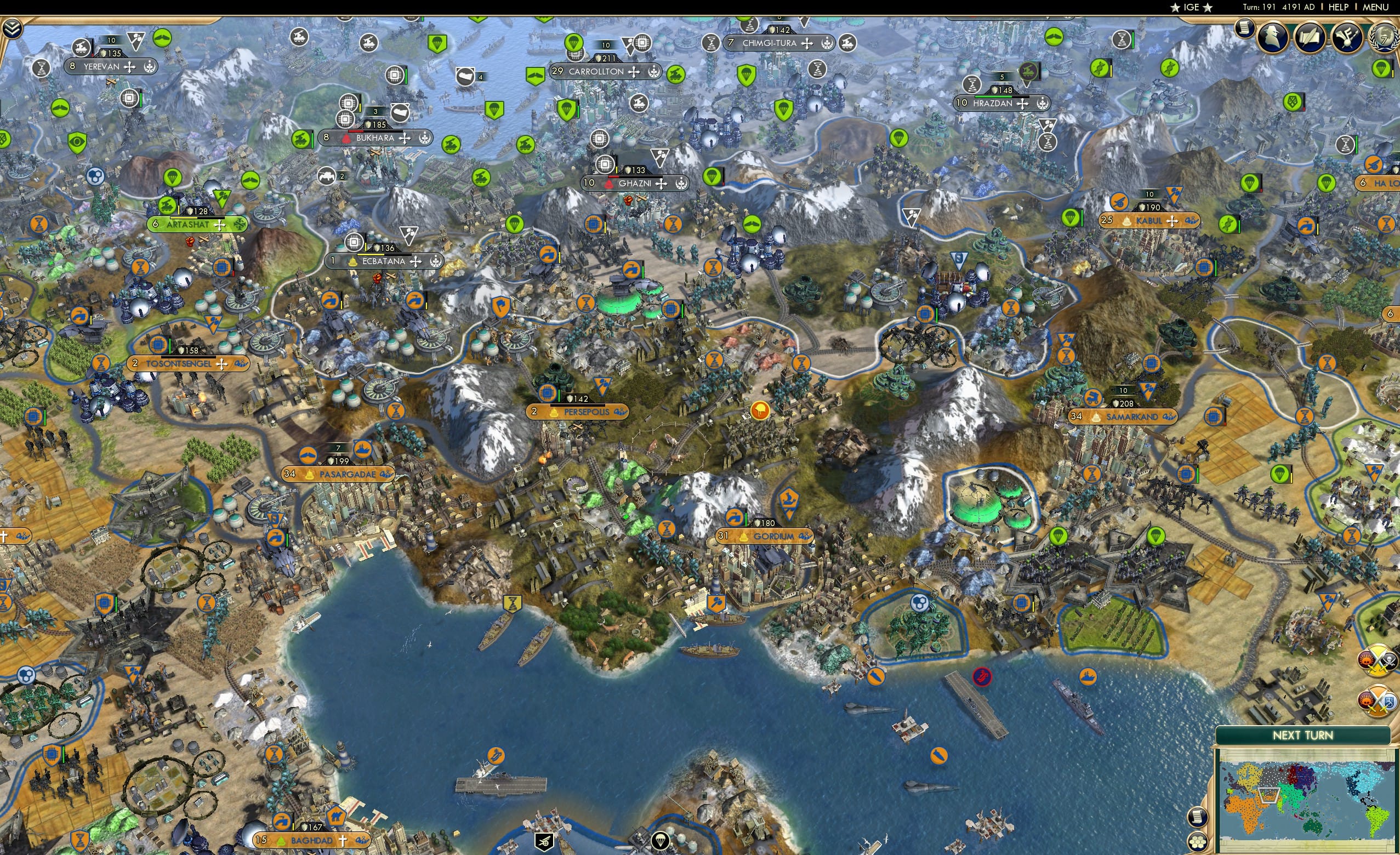Screen dimensions: 1400x855
Task: Click the lower crossed-swords war notification
Action: (x=1377, y=701)
